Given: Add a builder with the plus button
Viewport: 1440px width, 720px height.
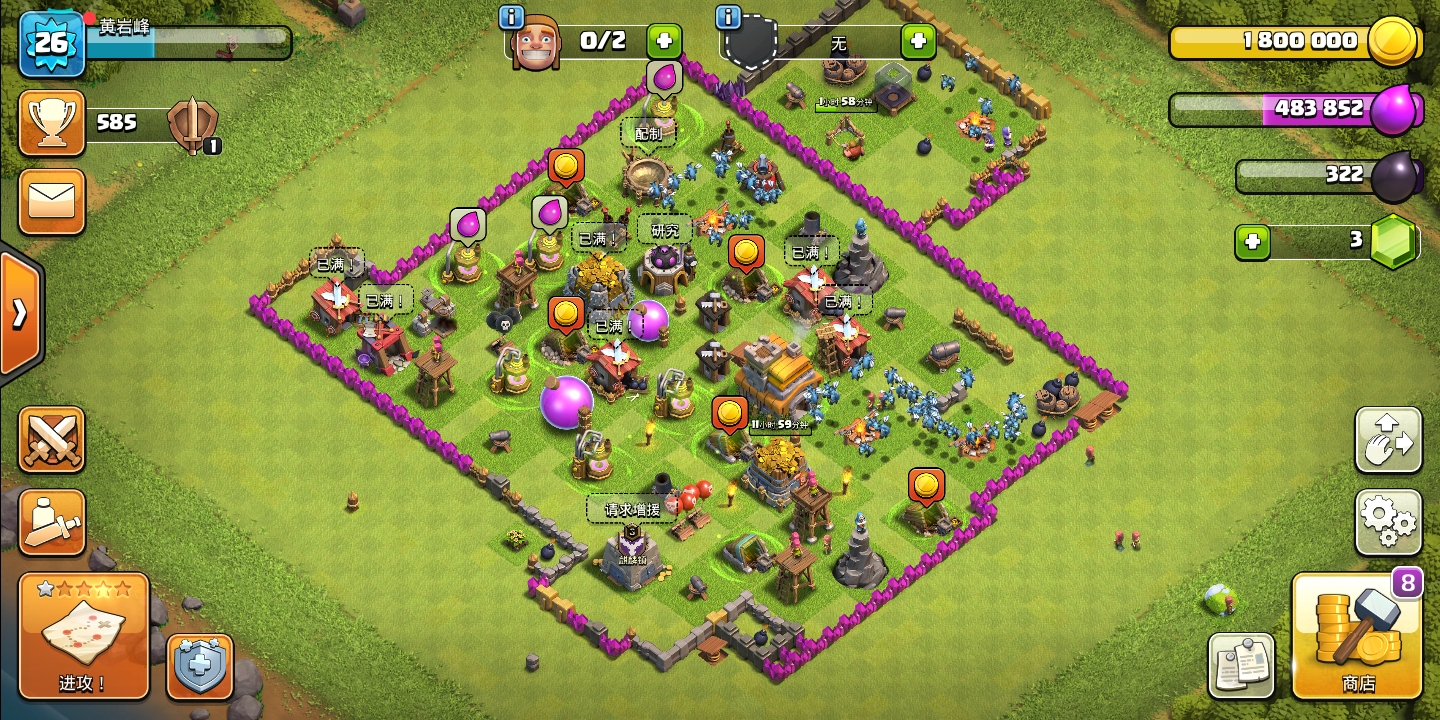Looking at the screenshot, I should pos(664,42).
